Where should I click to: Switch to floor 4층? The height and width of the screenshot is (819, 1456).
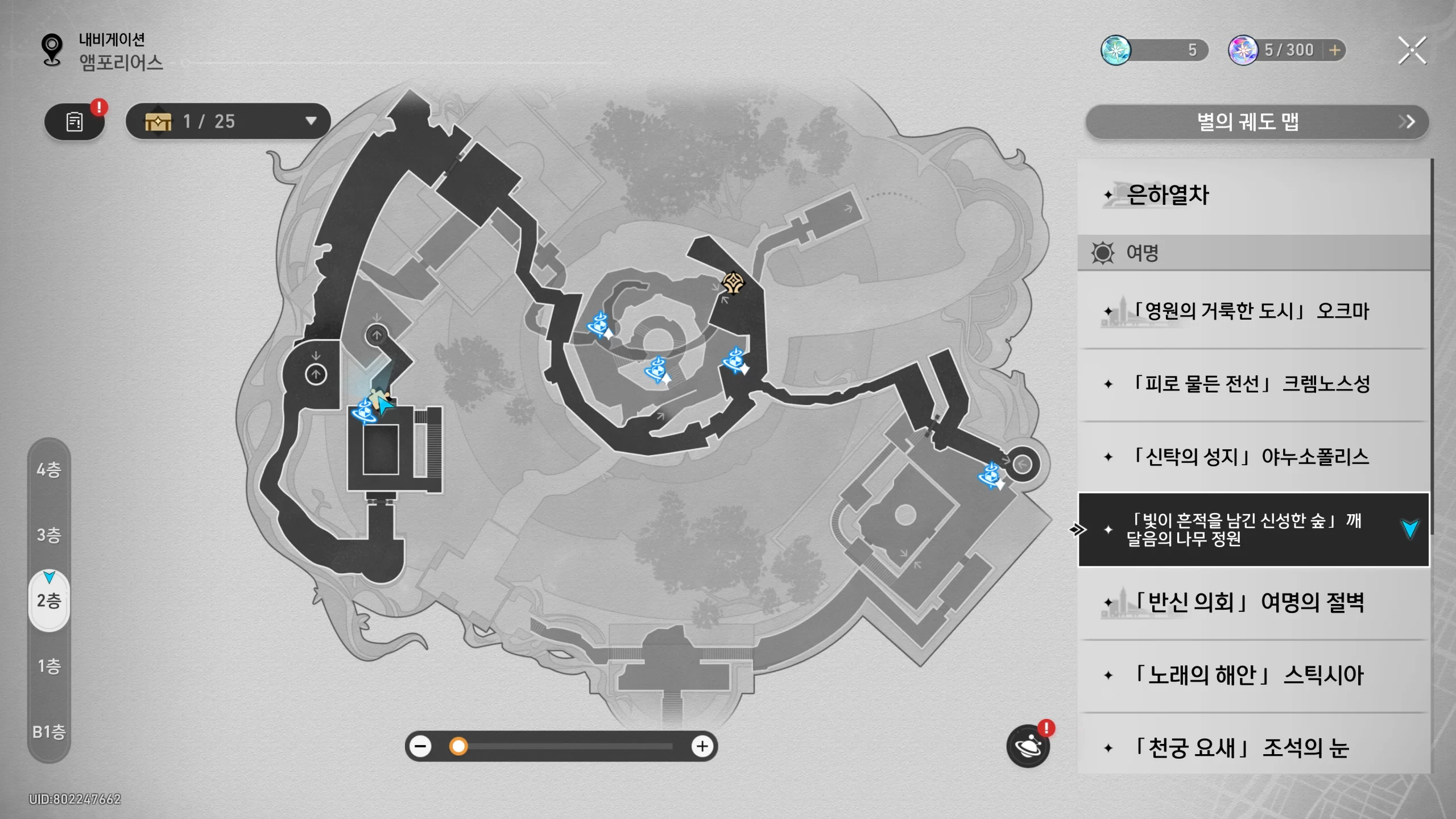[x=49, y=470]
